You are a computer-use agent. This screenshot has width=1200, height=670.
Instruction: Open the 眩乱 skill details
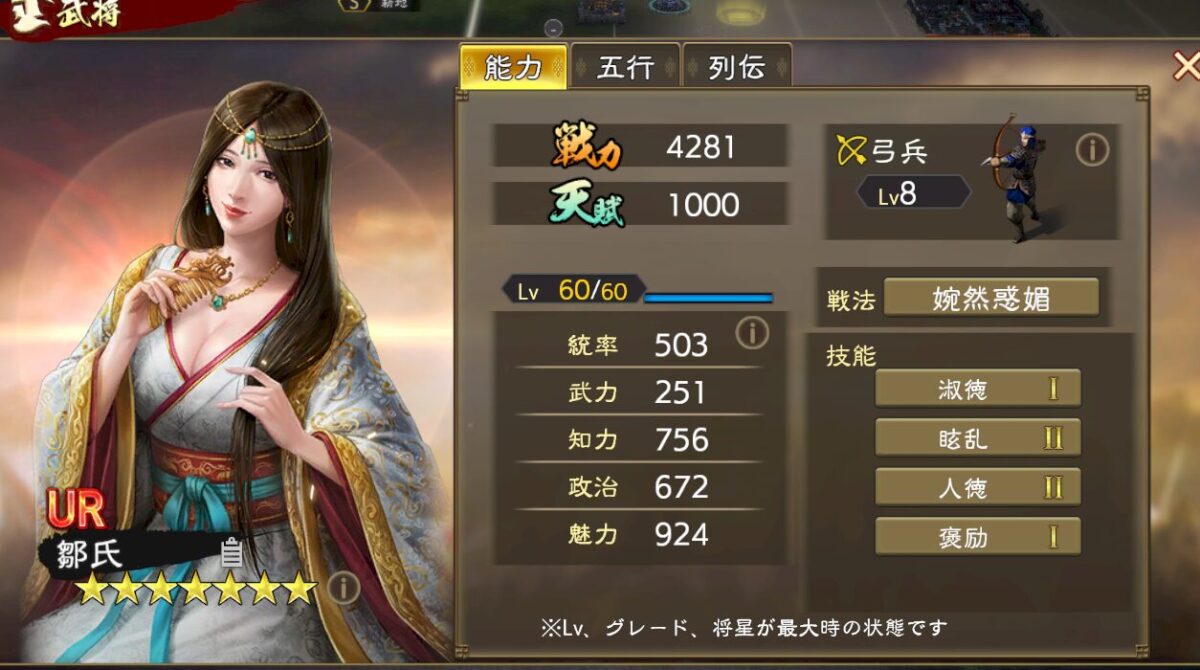(x=977, y=437)
